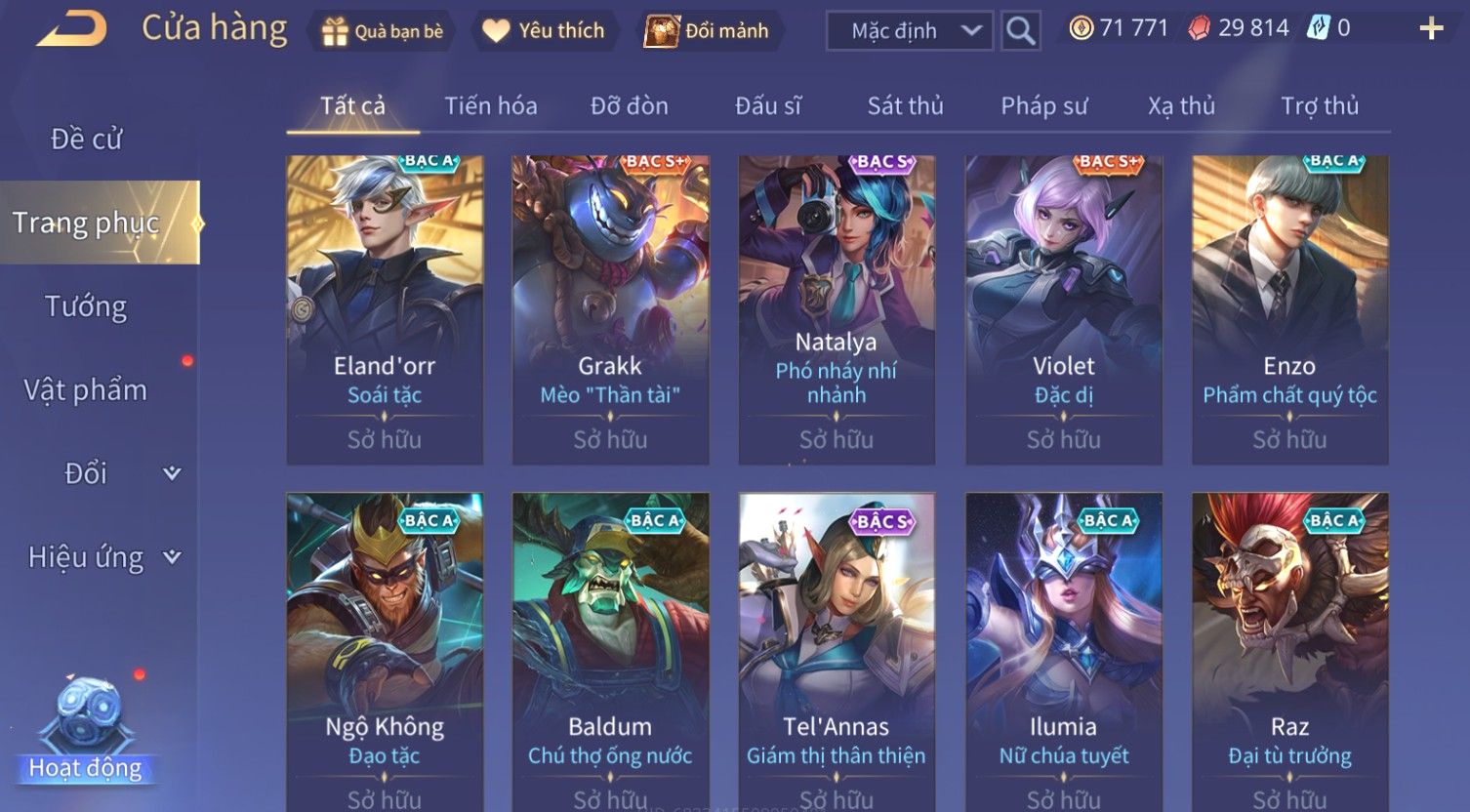Open the Trợ thủ category tab
Image resolution: width=1470 pixels, height=812 pixels.
(1319, 105)
